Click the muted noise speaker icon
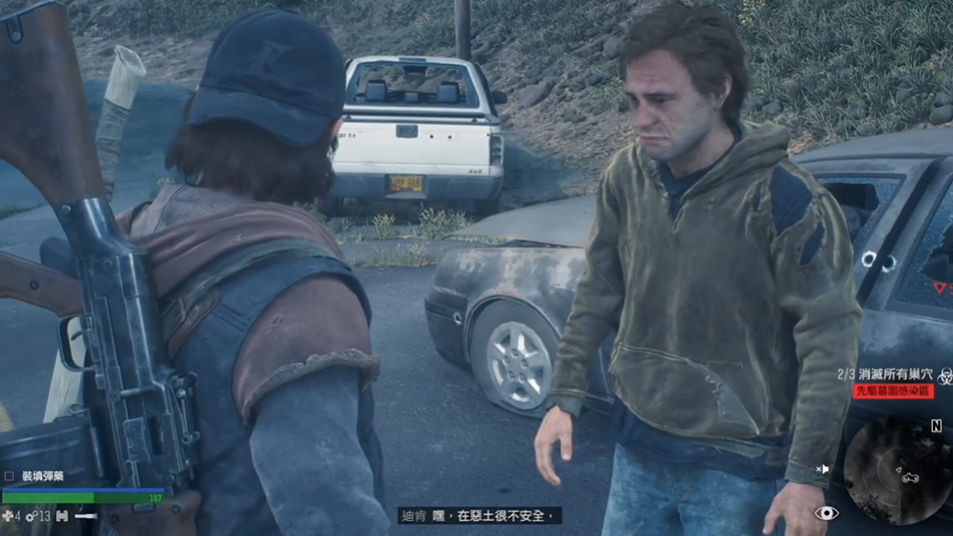This screenshot has width=953, height=536. click(x=822, y=468)
